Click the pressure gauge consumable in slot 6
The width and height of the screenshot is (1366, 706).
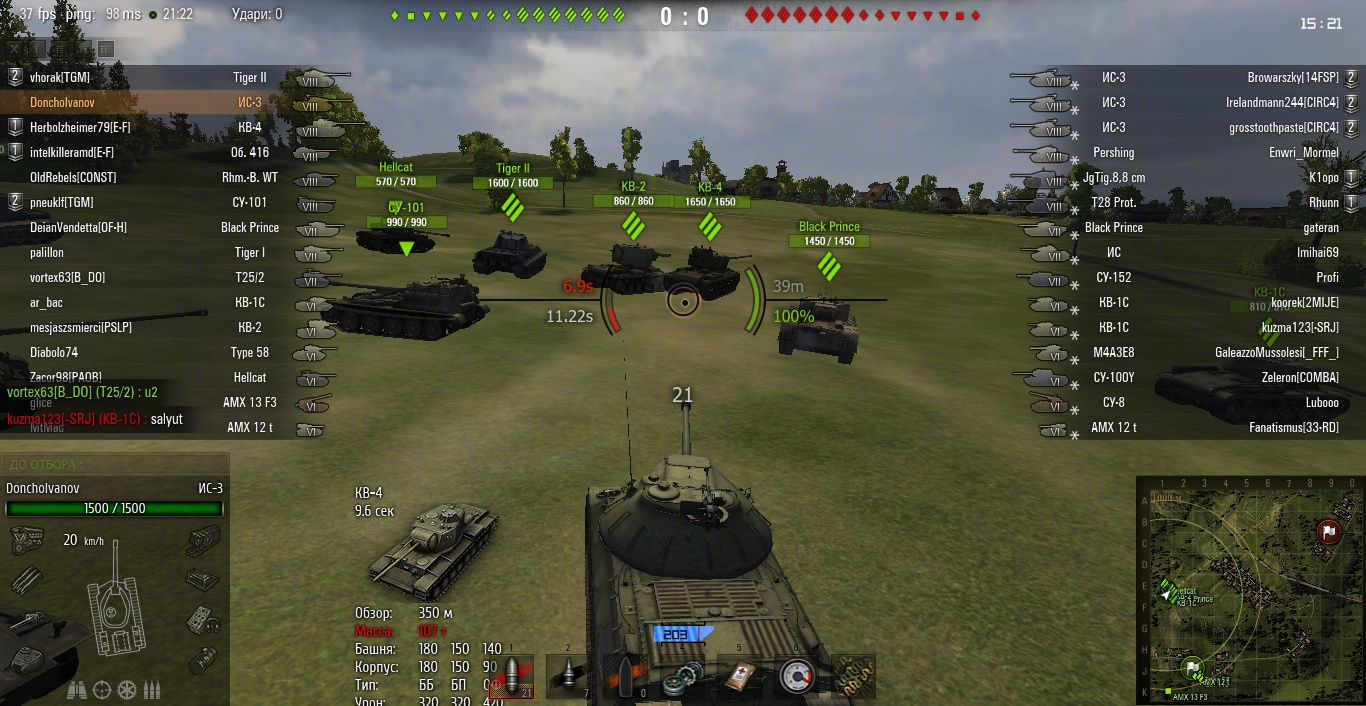[x=798, y=676]
